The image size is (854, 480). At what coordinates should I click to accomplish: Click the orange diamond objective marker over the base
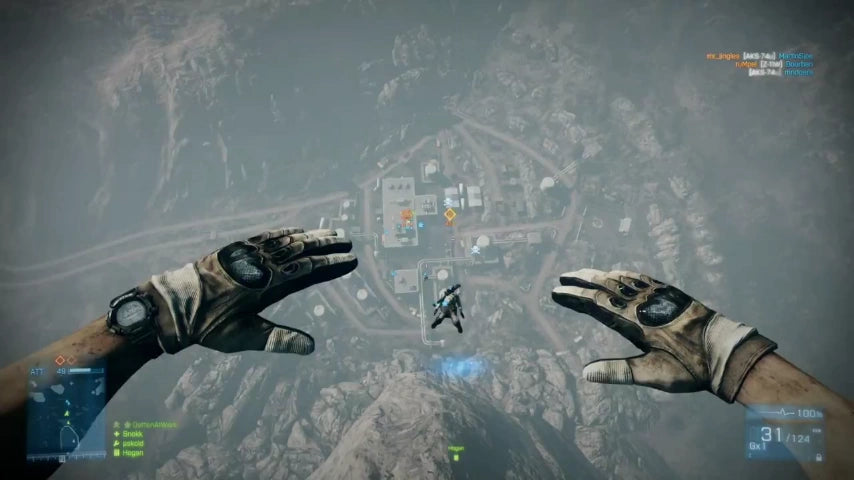coord(450,214)
